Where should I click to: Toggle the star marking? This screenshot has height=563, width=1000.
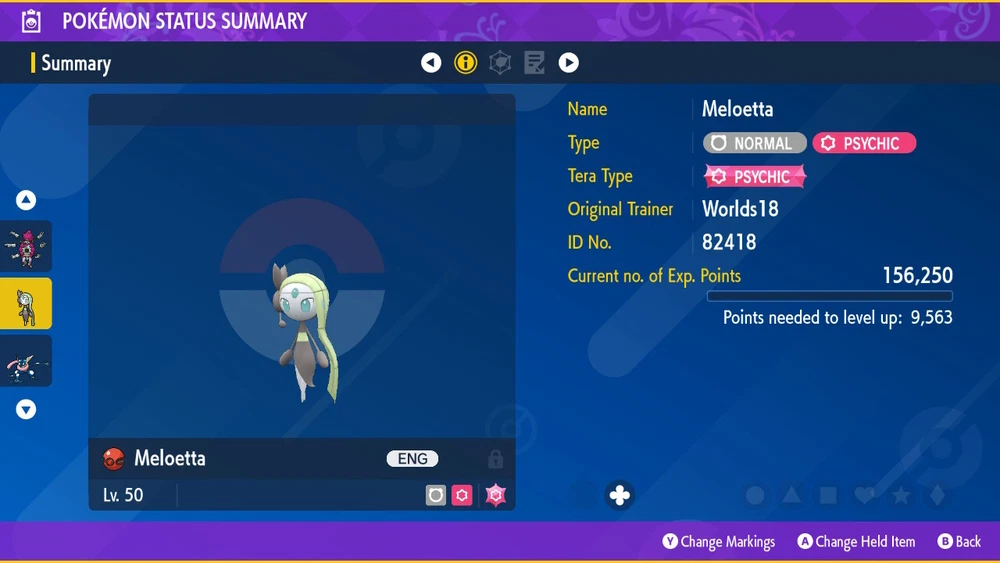(900, 495)
